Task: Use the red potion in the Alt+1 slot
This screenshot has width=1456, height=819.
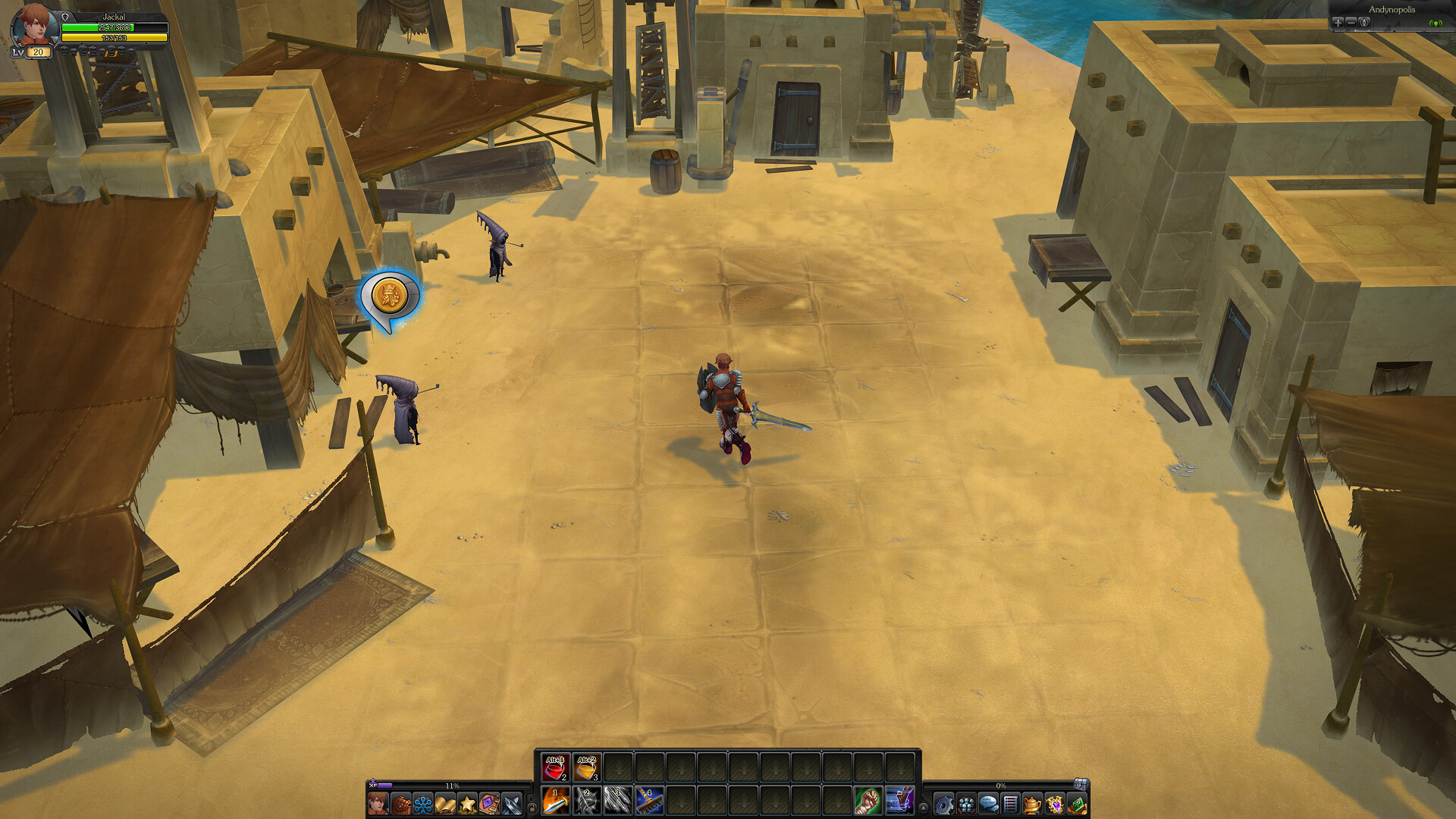Action: 555,768
